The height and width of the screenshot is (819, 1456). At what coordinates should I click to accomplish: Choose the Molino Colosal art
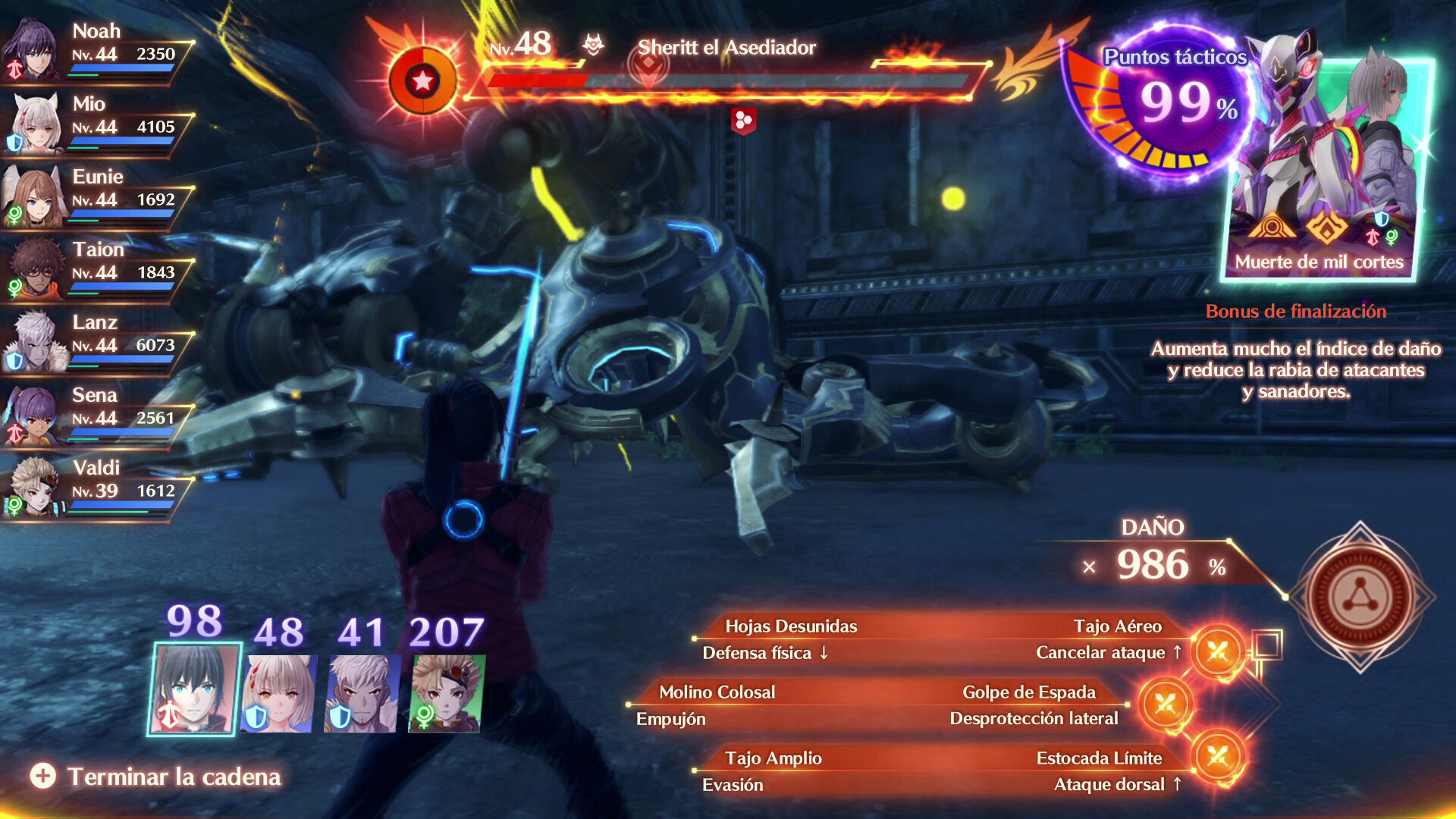click(717, 692)
